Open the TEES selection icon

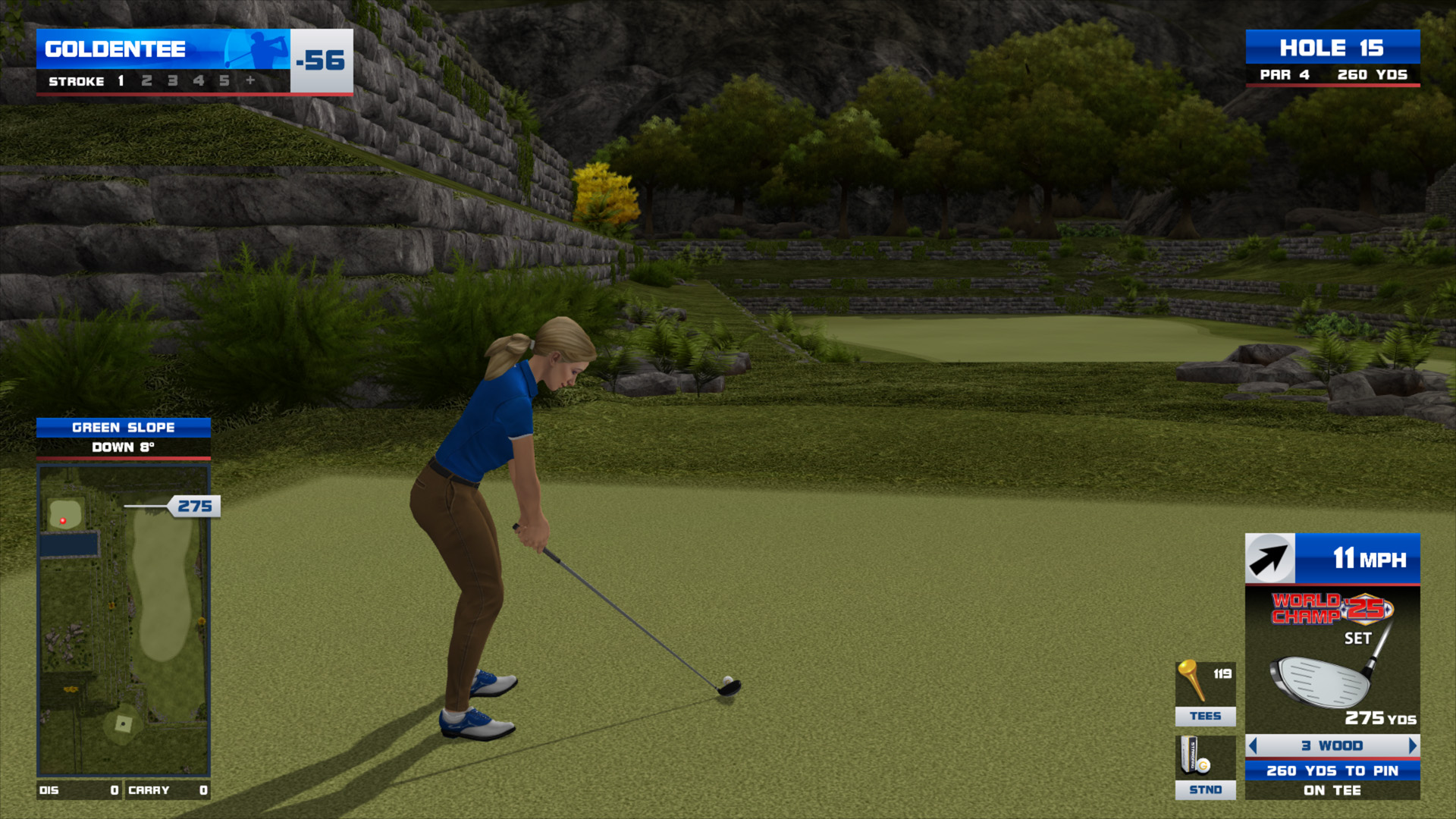(x=1205, y=692)
